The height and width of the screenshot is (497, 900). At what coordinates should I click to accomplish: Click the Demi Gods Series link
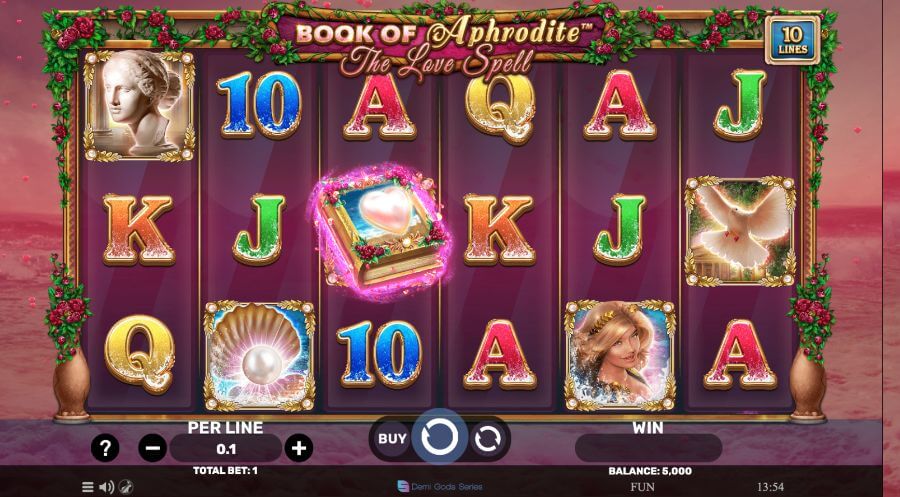click(440, 486)
